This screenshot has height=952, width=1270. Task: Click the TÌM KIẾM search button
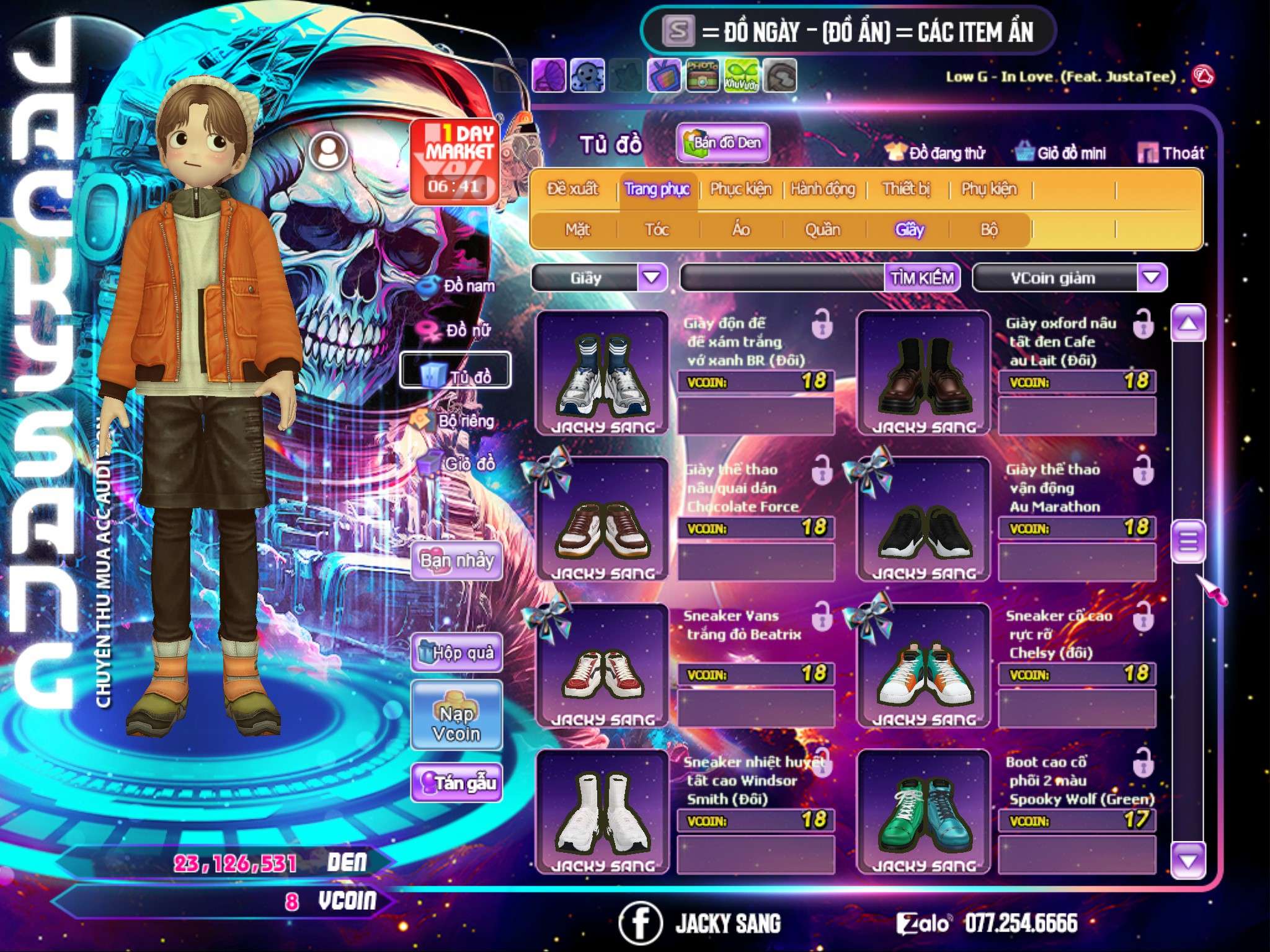[922, 278]
